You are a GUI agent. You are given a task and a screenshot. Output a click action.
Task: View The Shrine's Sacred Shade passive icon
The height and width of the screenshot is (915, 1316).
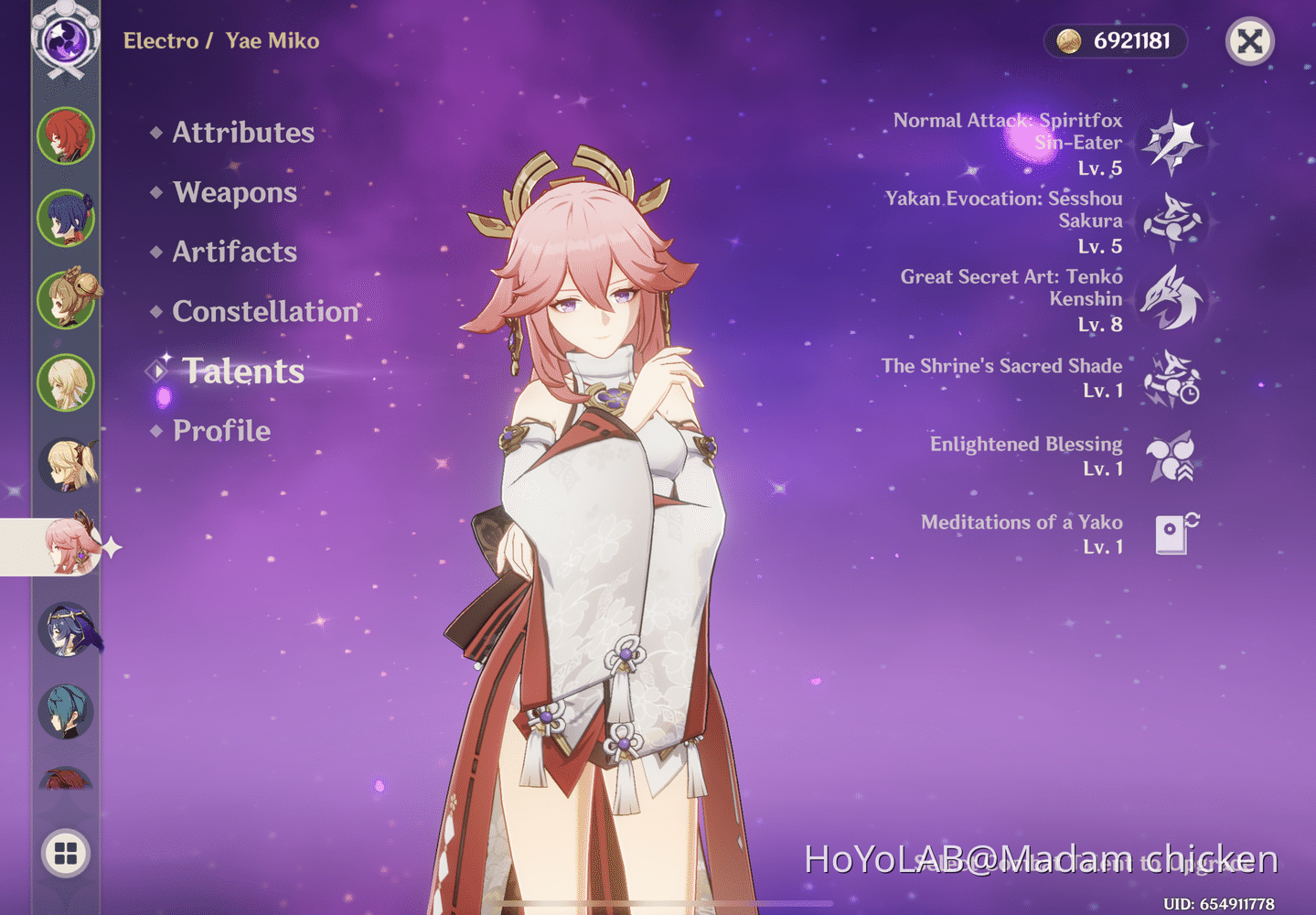[x=1173, y=377]
